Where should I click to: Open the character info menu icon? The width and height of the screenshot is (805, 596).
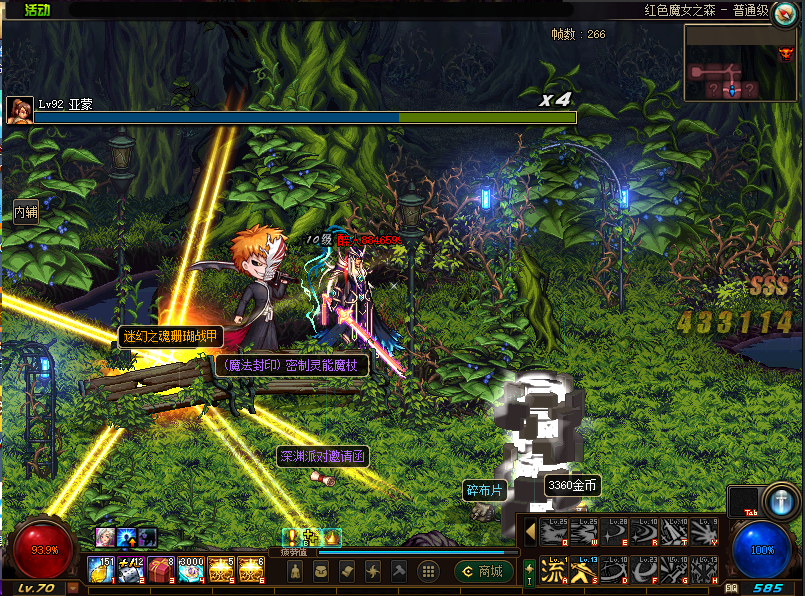295,571
